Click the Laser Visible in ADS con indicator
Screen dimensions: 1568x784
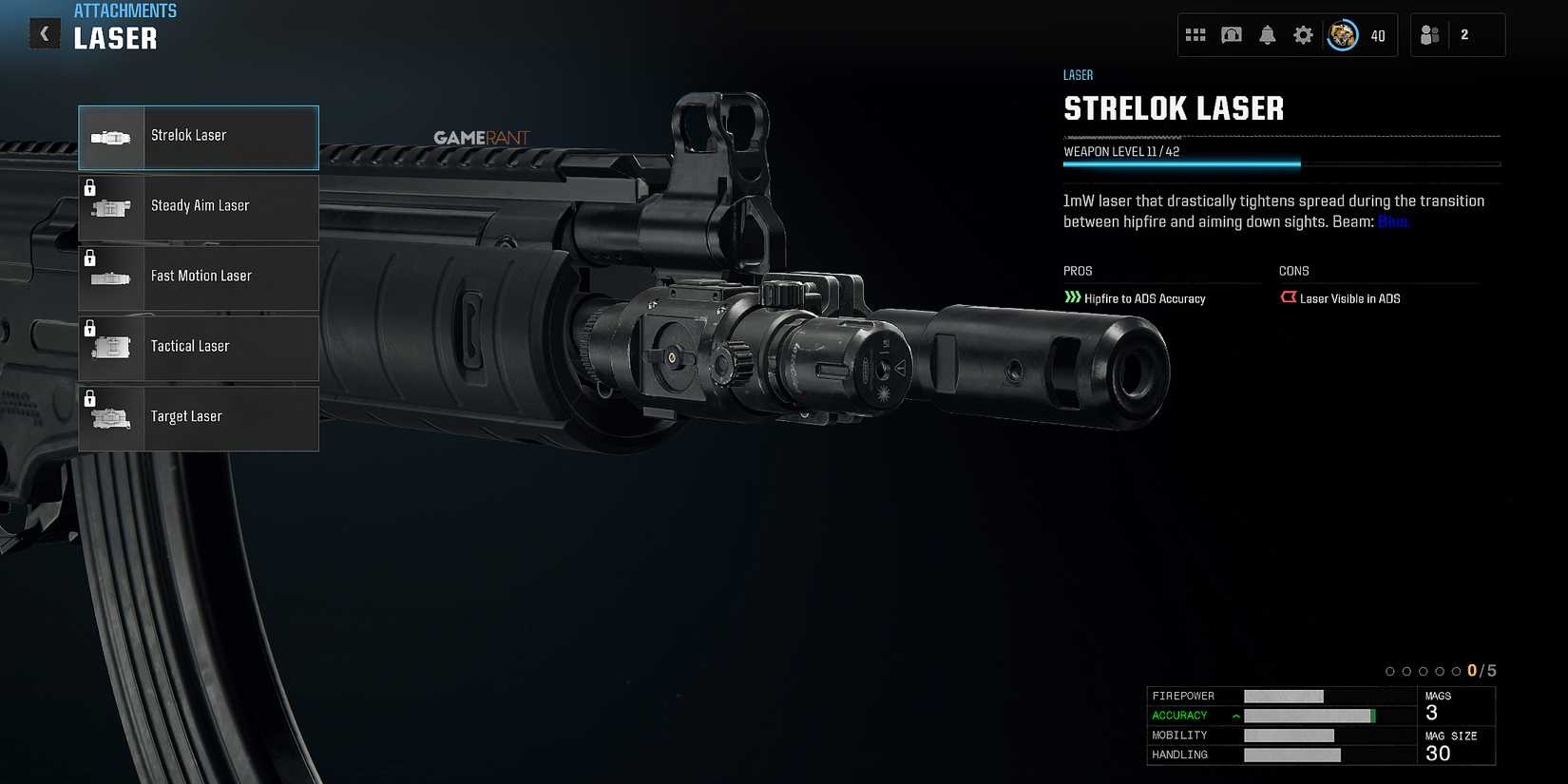tap(1342, 297)
